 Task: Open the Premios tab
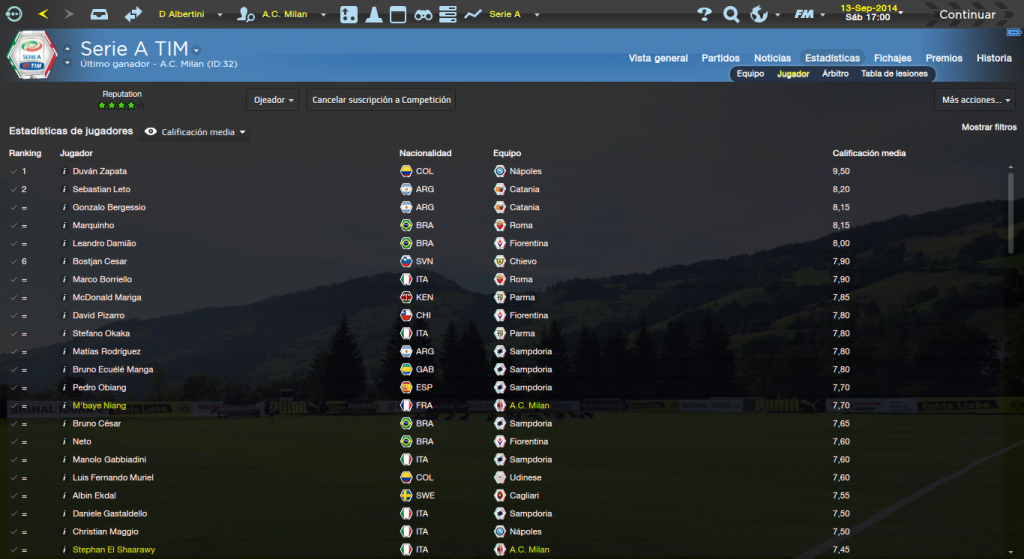click(x=944, y=58)
